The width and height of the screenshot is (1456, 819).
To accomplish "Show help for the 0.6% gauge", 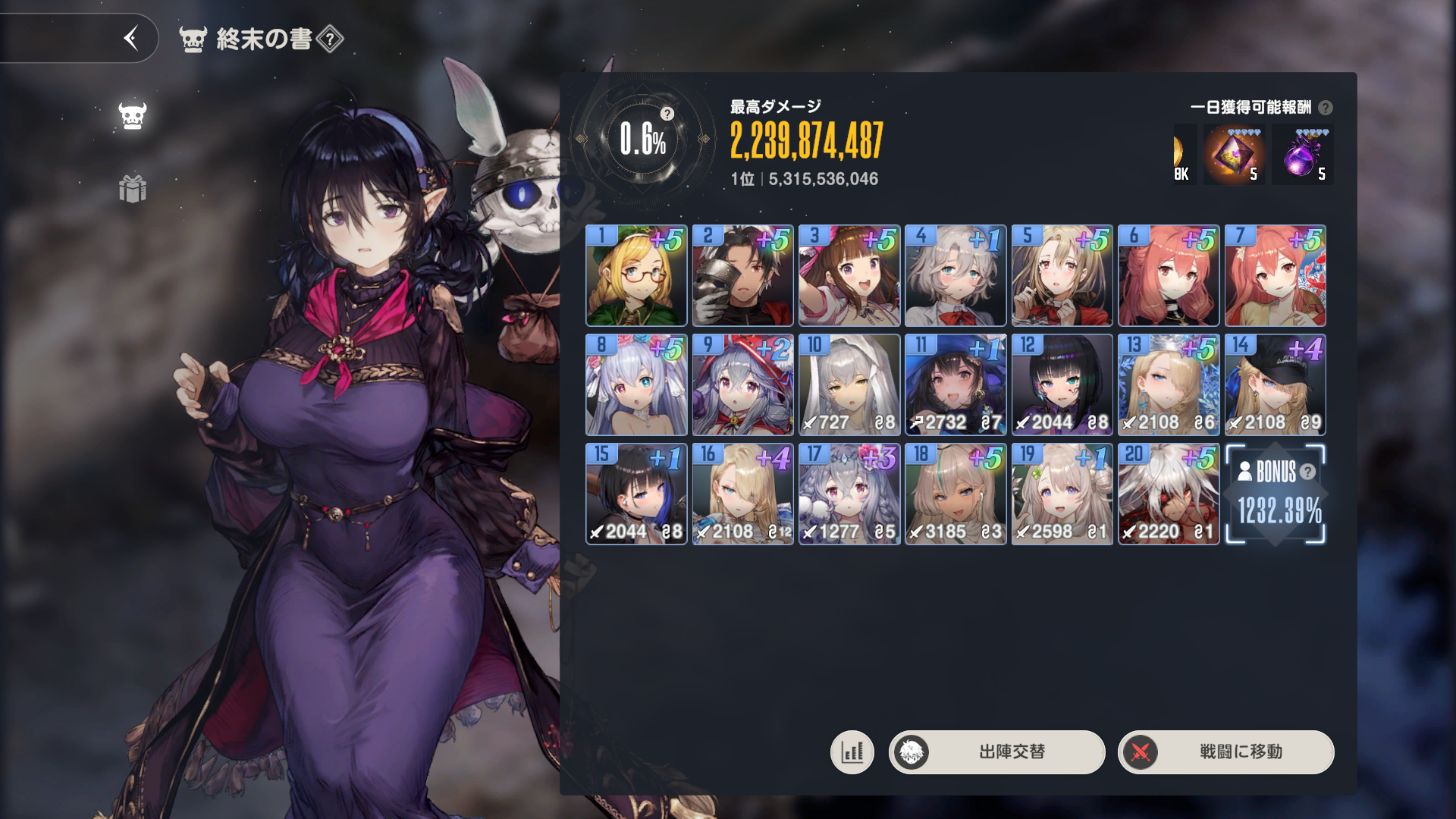I will tap(667, 114).
